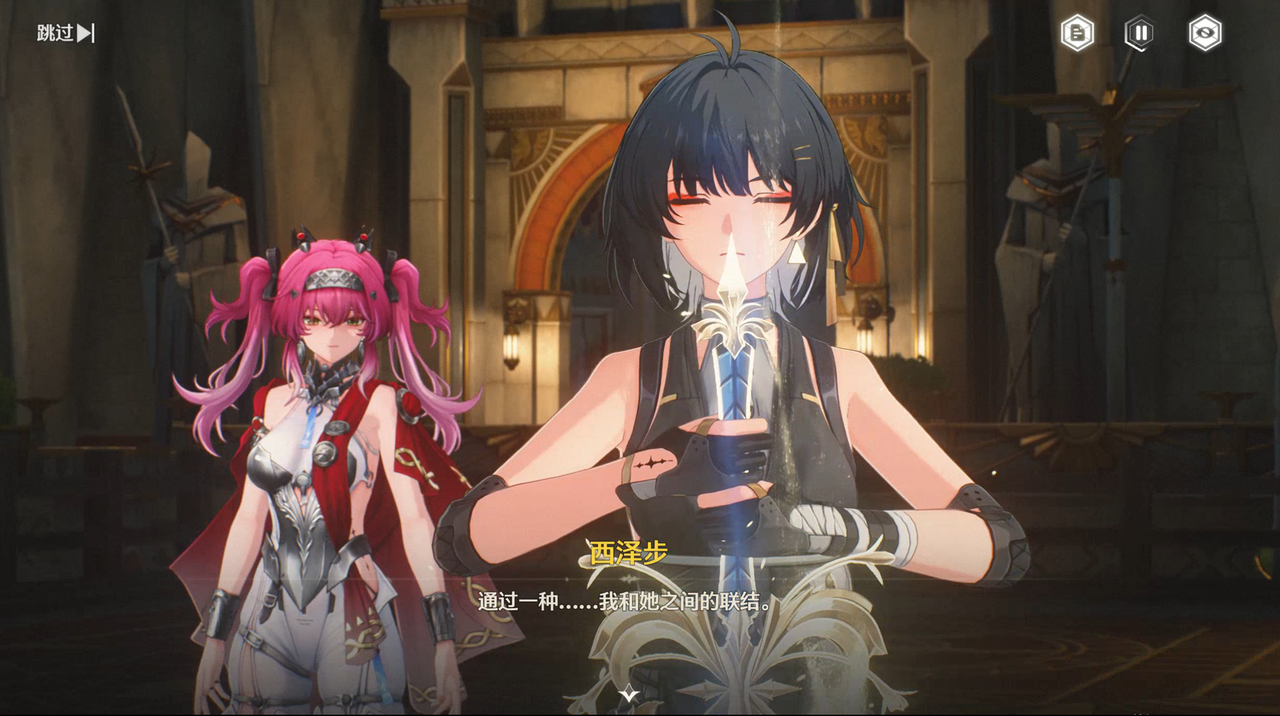Pause the auto-play dialogue
Viewport: 1280px width, 716px height.
click(x=1140, y=33)
